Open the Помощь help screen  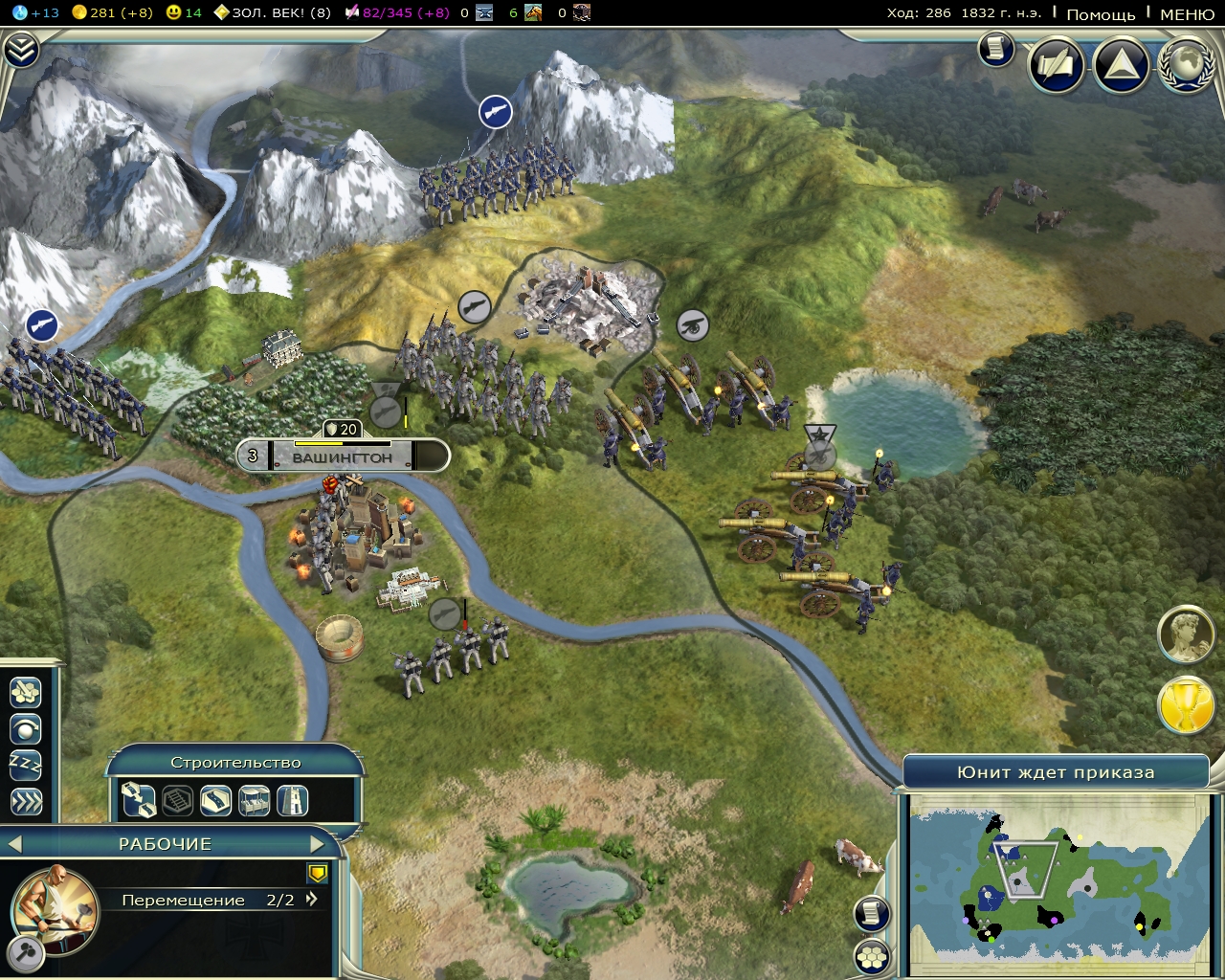click(x=1101, y=13)
